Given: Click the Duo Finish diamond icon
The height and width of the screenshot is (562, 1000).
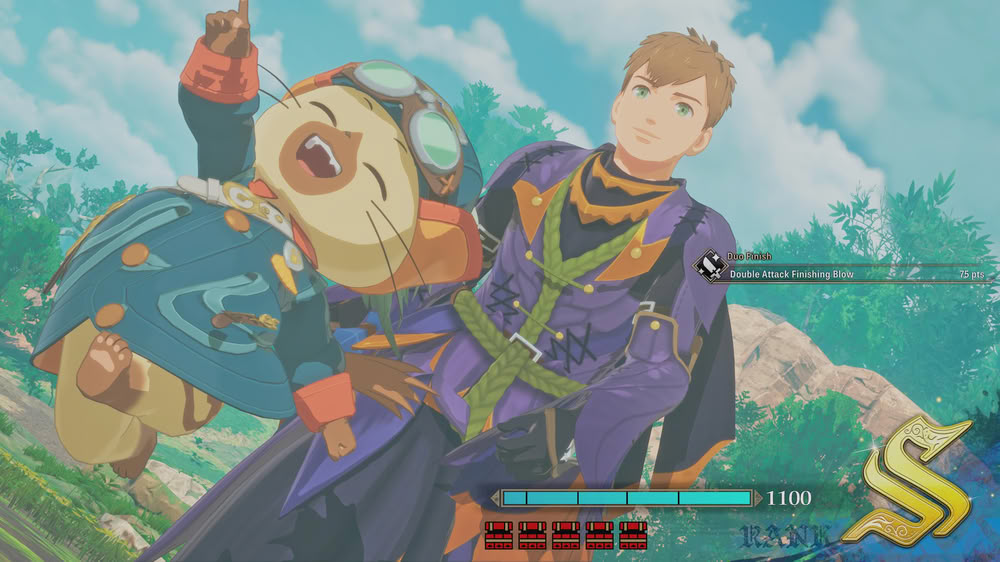Looking at the screenshot, I should (x=710, y=266).
